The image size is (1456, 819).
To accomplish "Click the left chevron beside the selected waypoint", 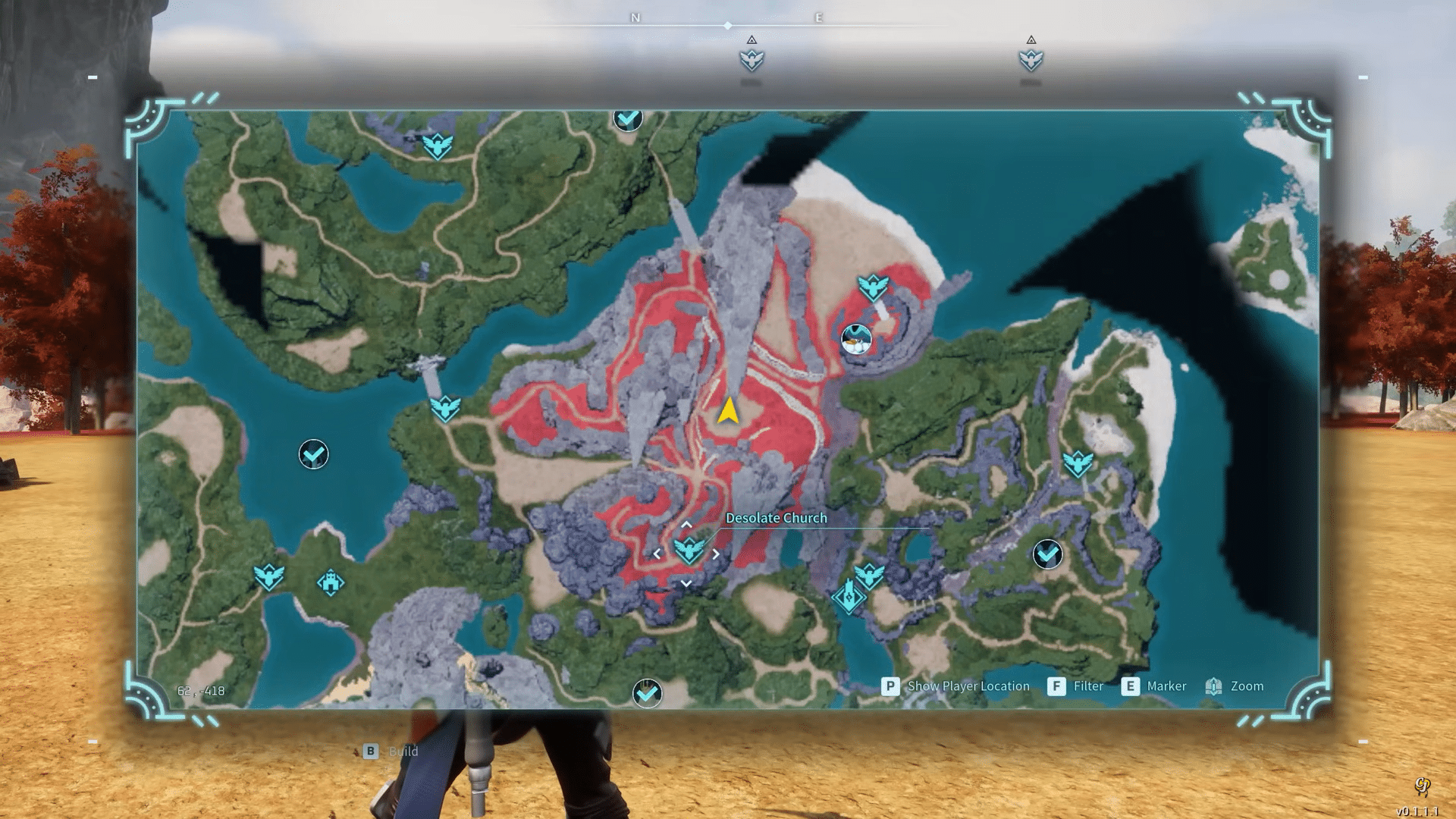I will (x=657, y=553).
